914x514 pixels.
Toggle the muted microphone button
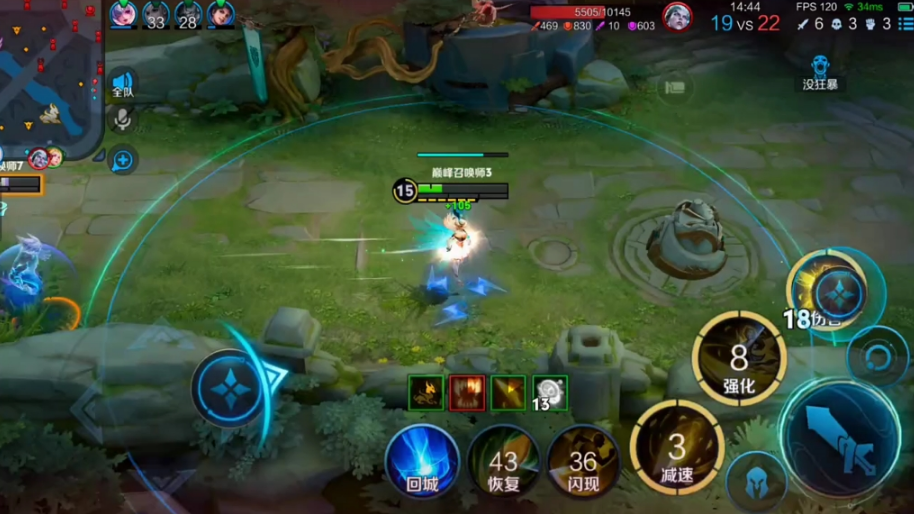122,120
